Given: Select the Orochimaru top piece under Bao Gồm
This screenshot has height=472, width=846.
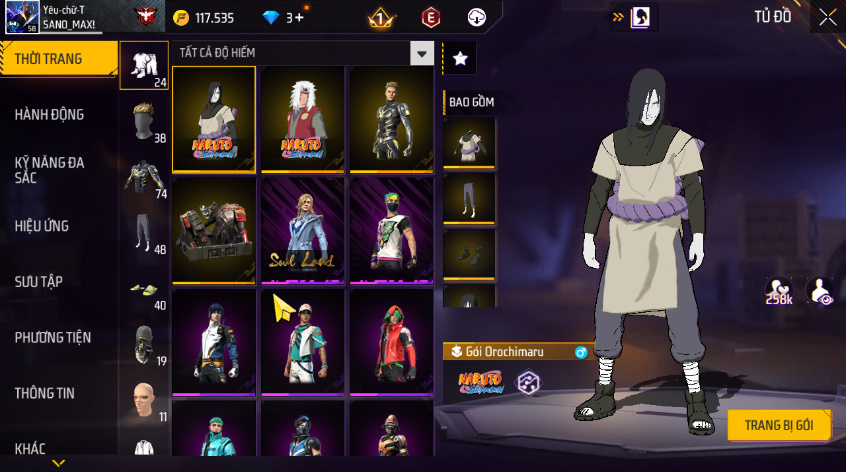Looking at the screenshot, I should pos(469,143).
